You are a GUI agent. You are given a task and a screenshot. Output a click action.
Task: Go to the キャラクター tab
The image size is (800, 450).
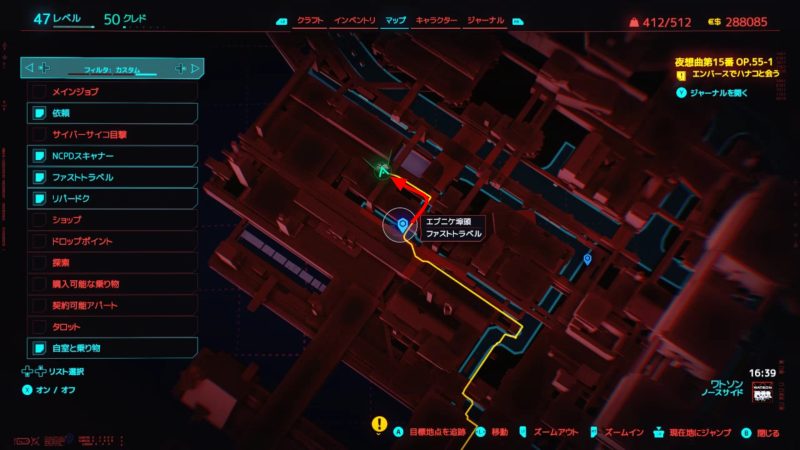[x=436, y=20]
